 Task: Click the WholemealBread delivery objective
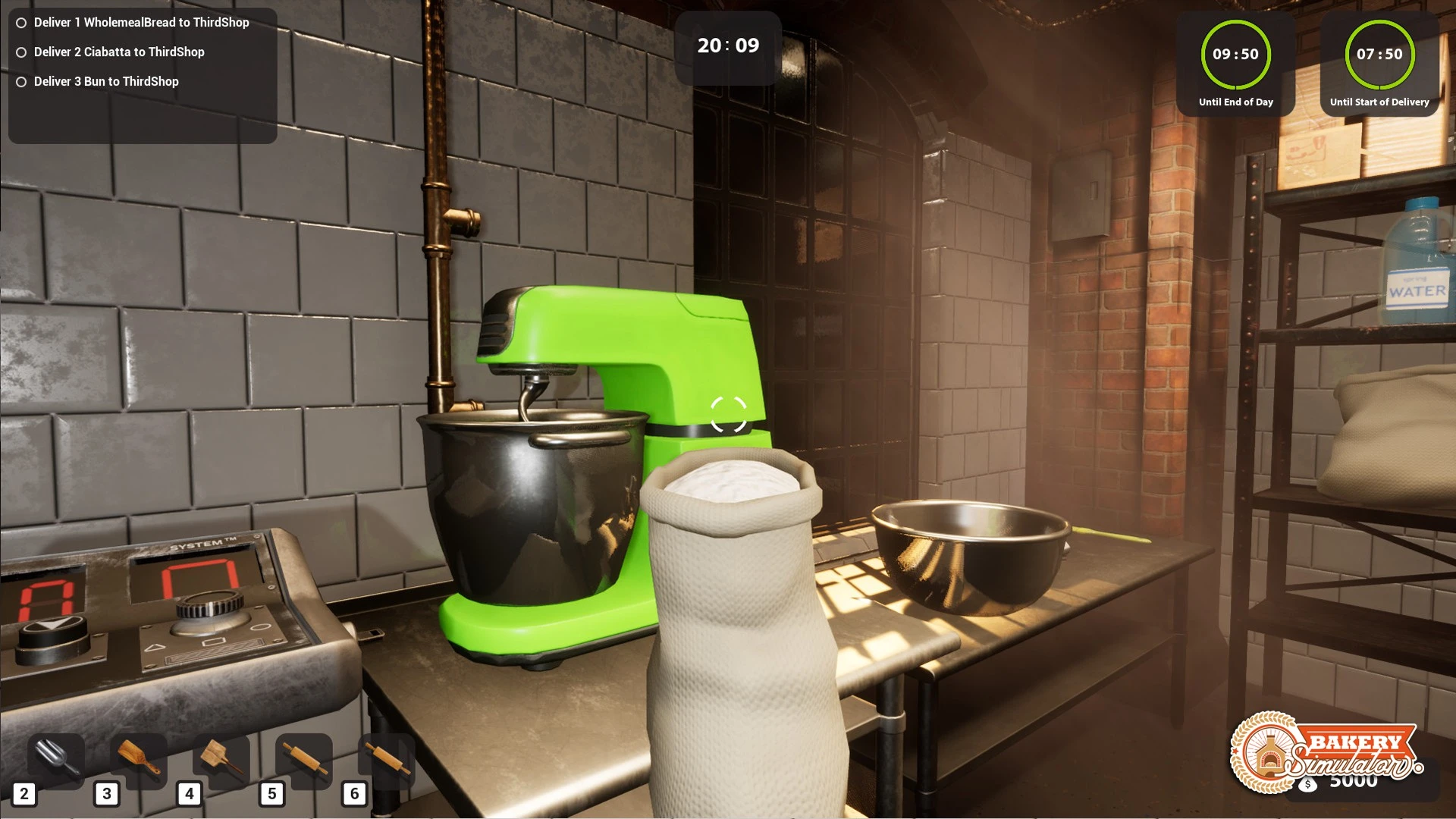(x=141, y=23)
